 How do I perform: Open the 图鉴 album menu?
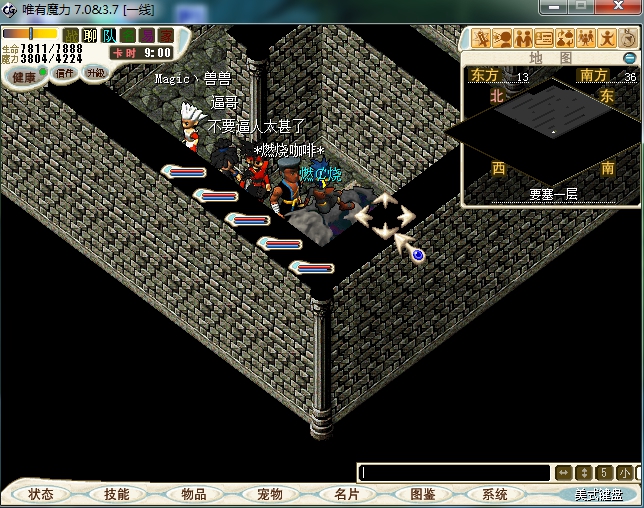click(x=422, y=494)
